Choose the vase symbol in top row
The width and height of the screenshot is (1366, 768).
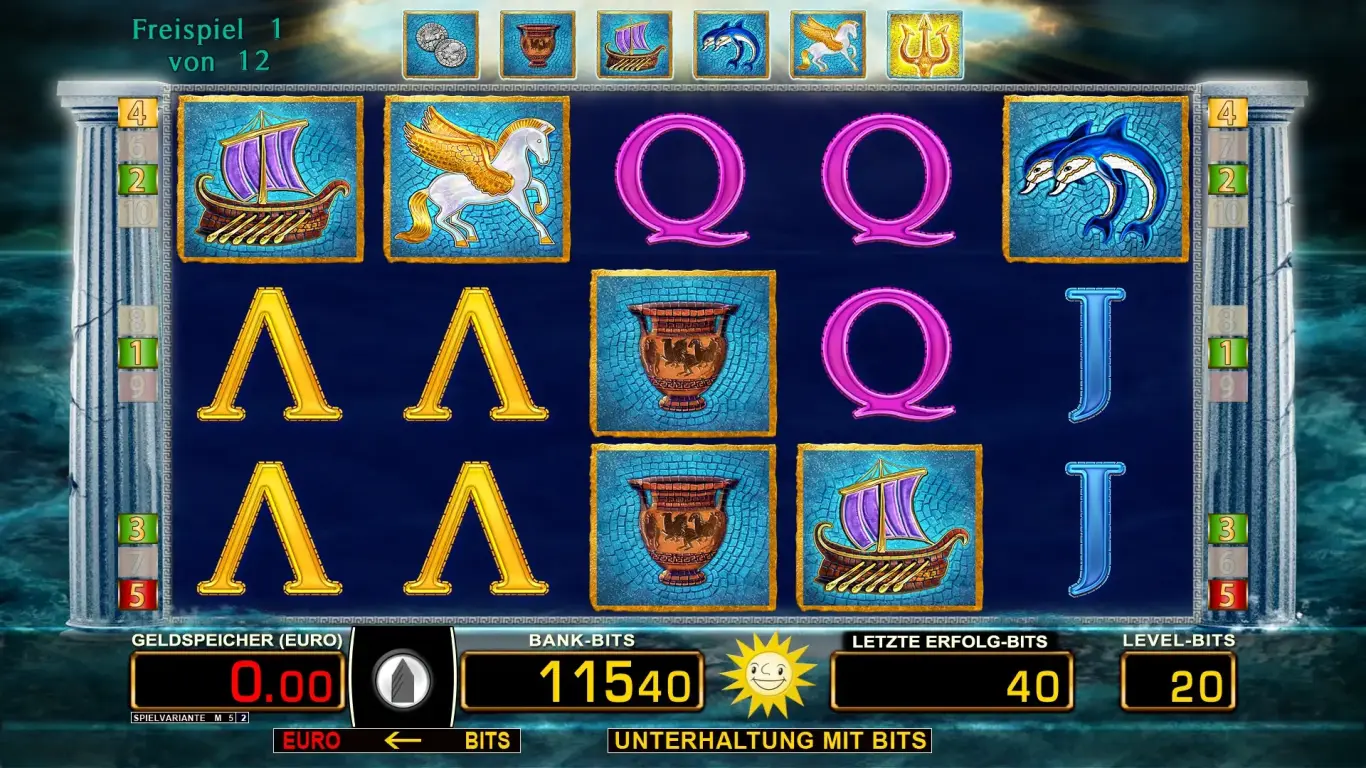pos(537,45)
